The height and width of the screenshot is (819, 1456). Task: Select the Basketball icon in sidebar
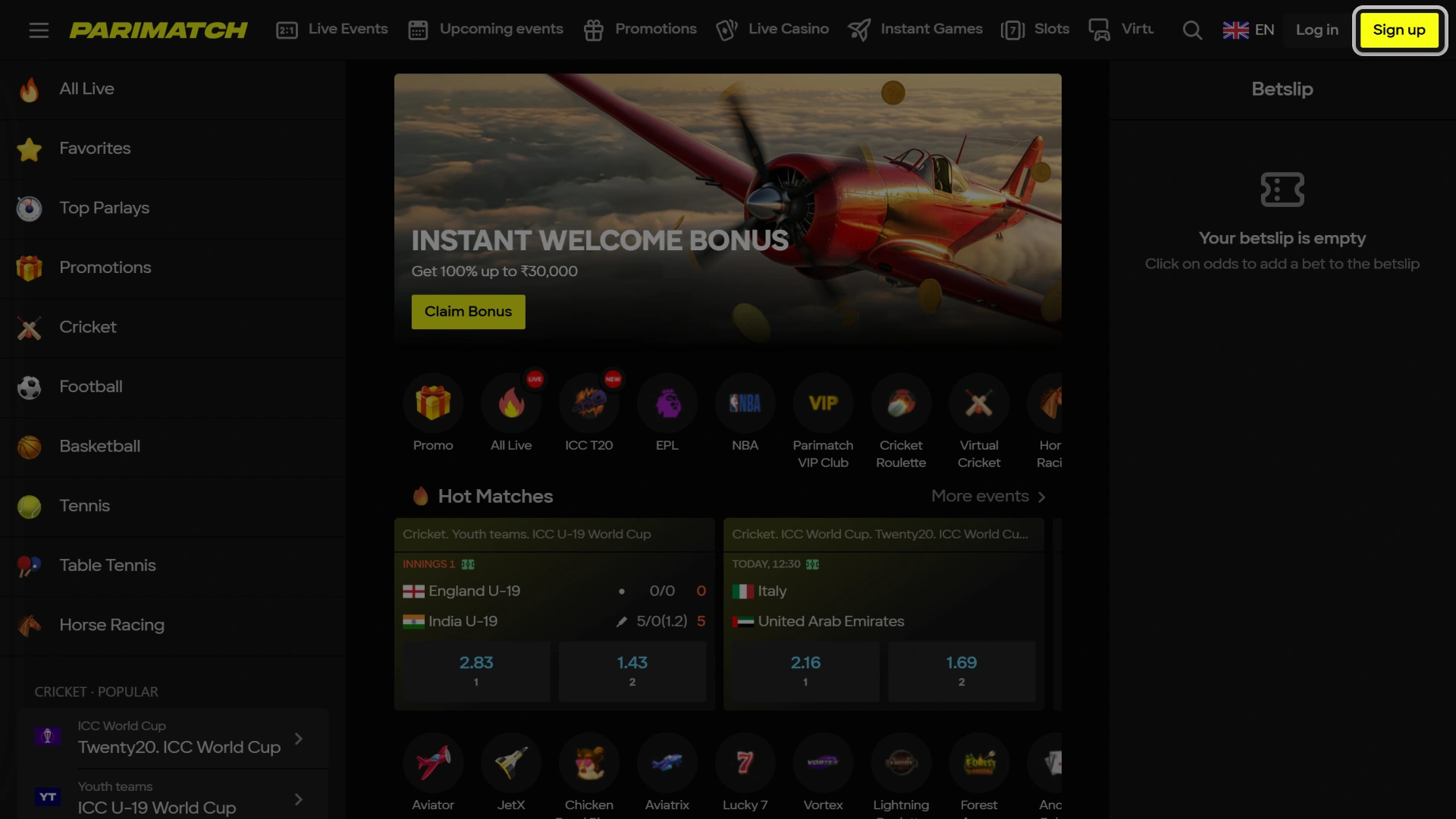click(x=29, y=447)
